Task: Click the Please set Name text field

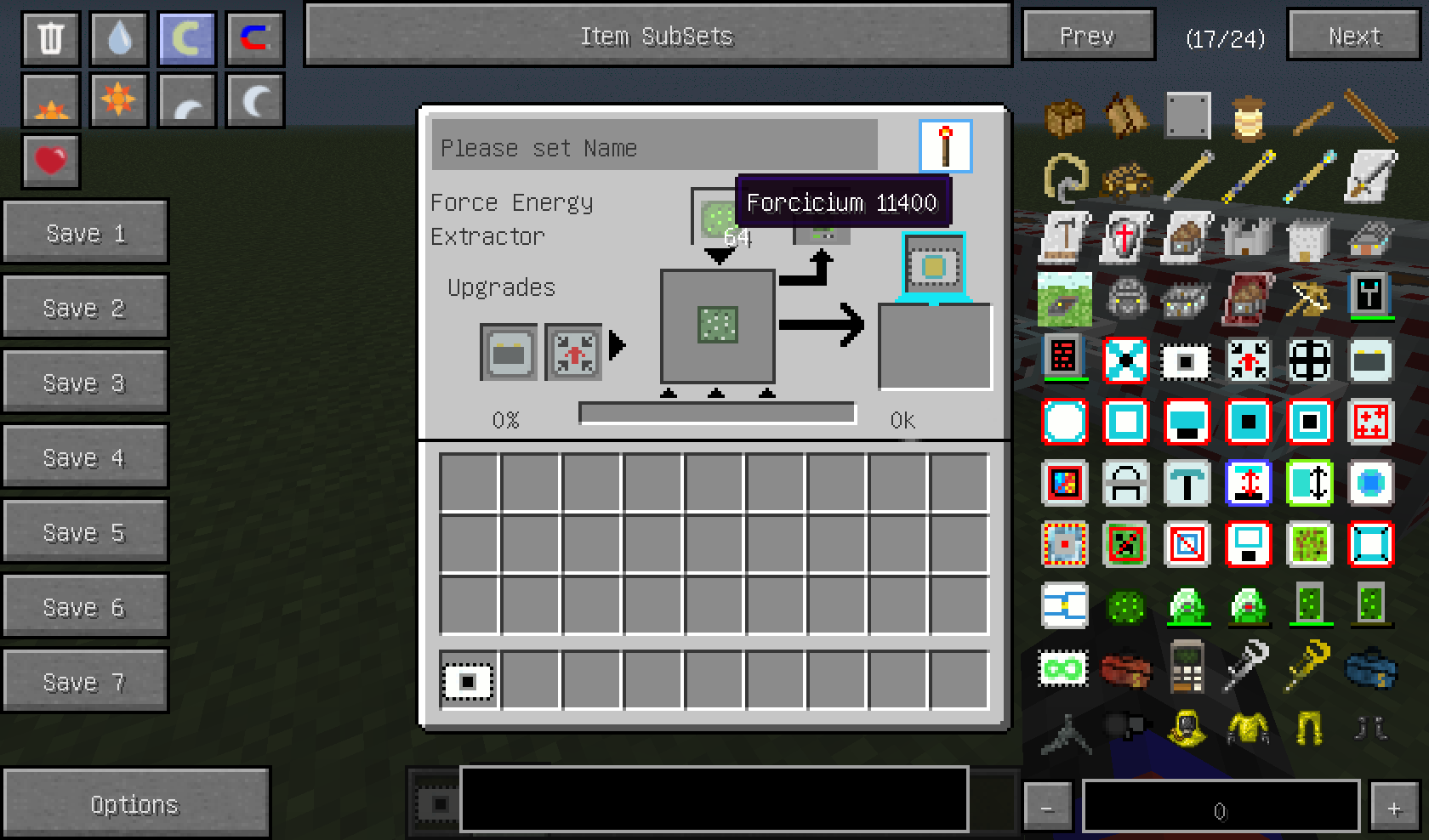Action: pos(655,147)
